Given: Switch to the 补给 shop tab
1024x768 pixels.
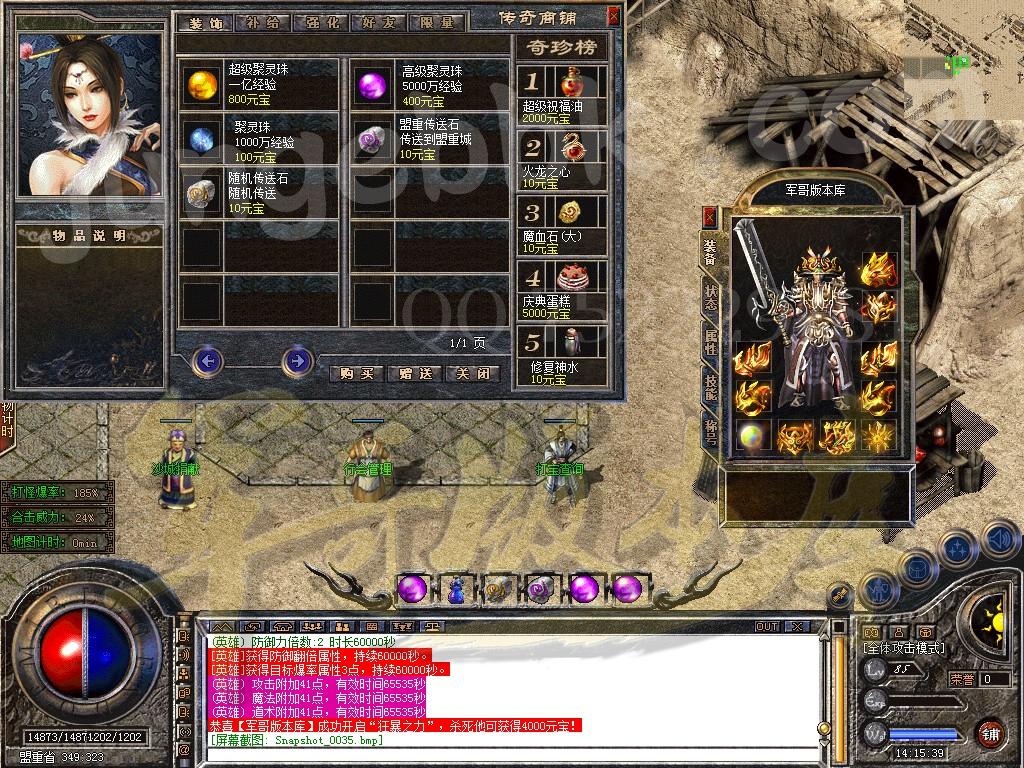Looking at the screenshot, I should pyautogui.click(x=262, y=22).
